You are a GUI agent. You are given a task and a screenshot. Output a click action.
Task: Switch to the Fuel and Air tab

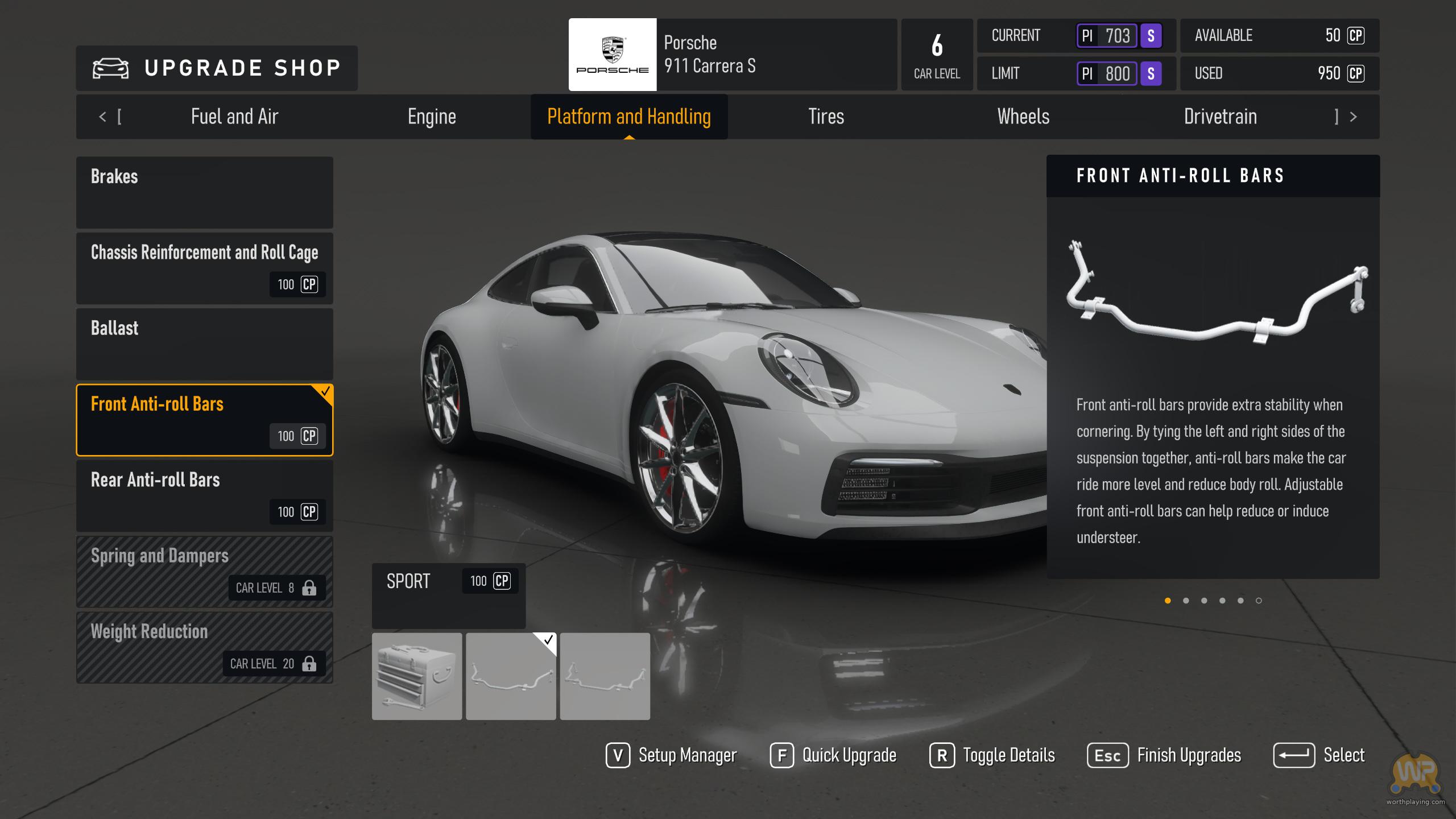234,117
